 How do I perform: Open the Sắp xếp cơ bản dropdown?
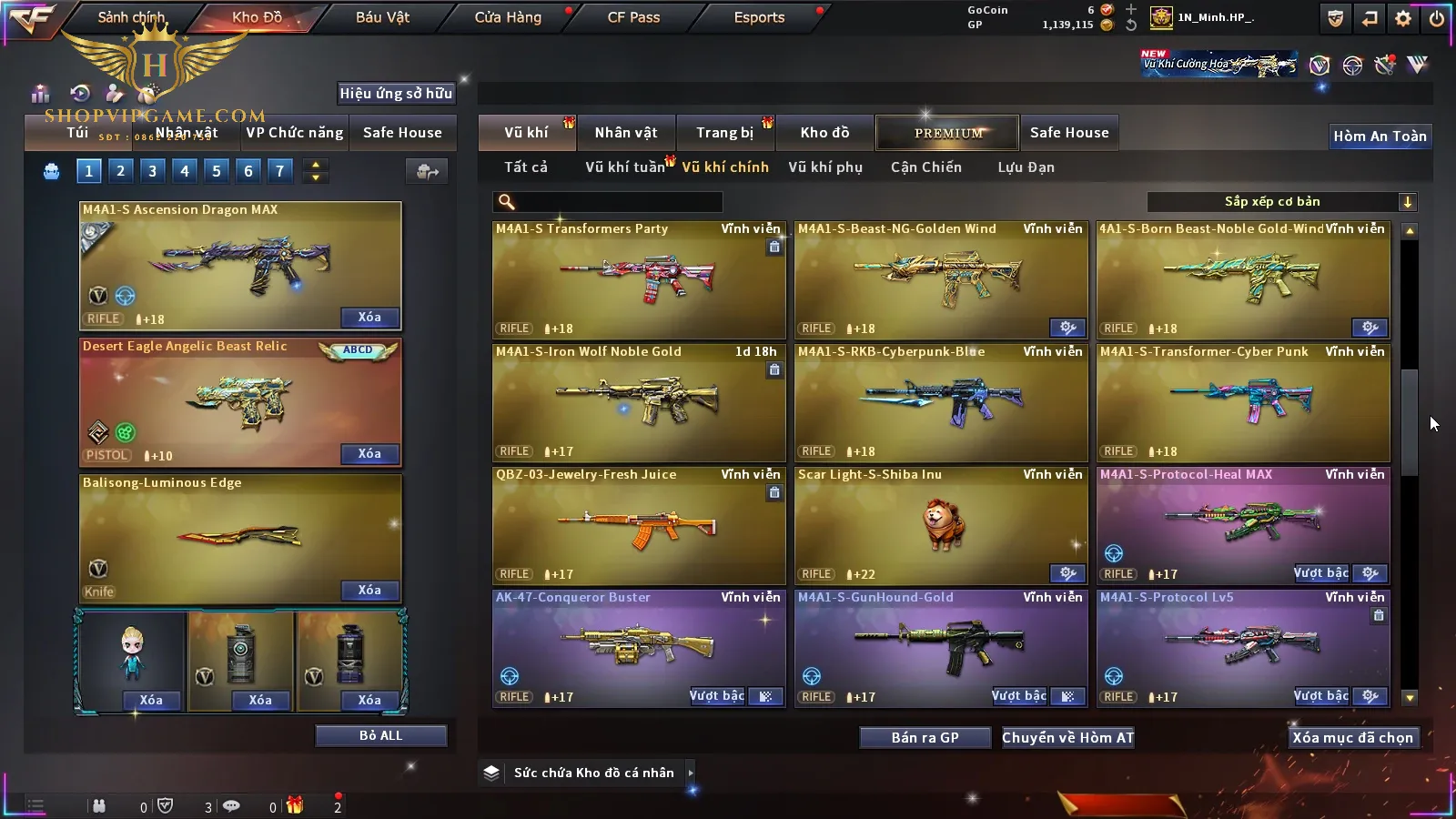(1281, 202)
